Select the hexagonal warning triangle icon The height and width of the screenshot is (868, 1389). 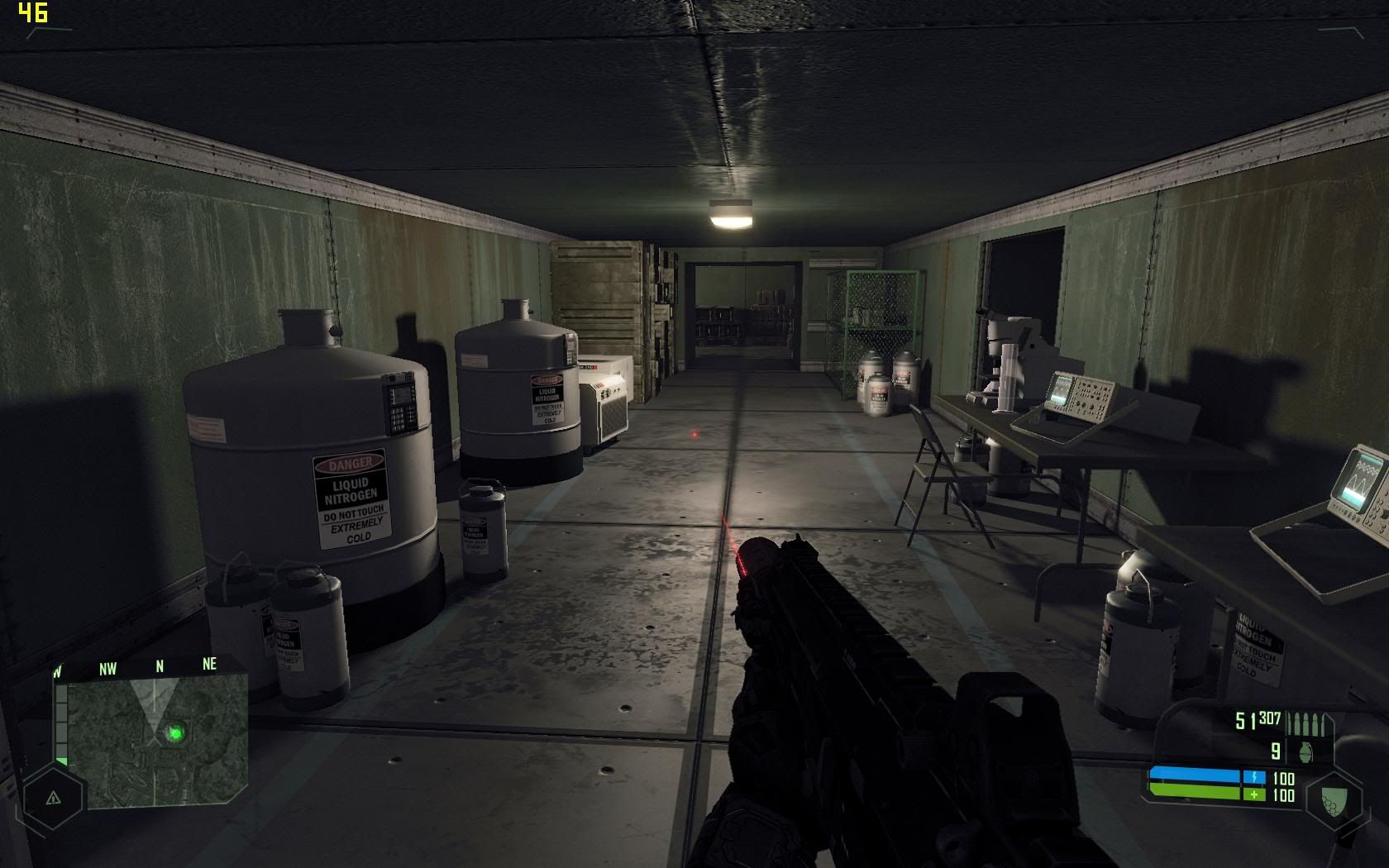pyautogui.click(x=54, y=798)
